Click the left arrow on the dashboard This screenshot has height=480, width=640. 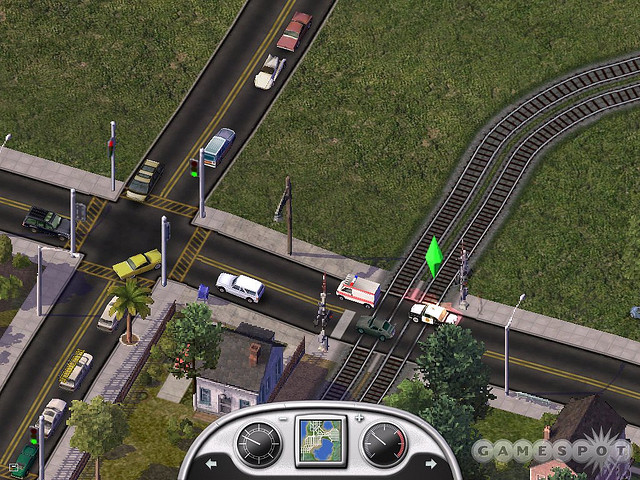[212, 464]
